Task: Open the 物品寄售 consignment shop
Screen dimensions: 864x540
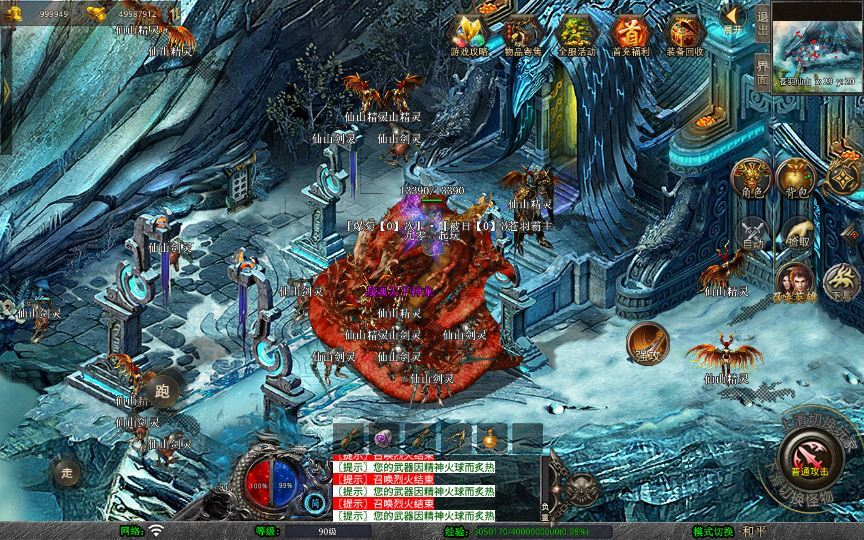Action: click(524, 34)
